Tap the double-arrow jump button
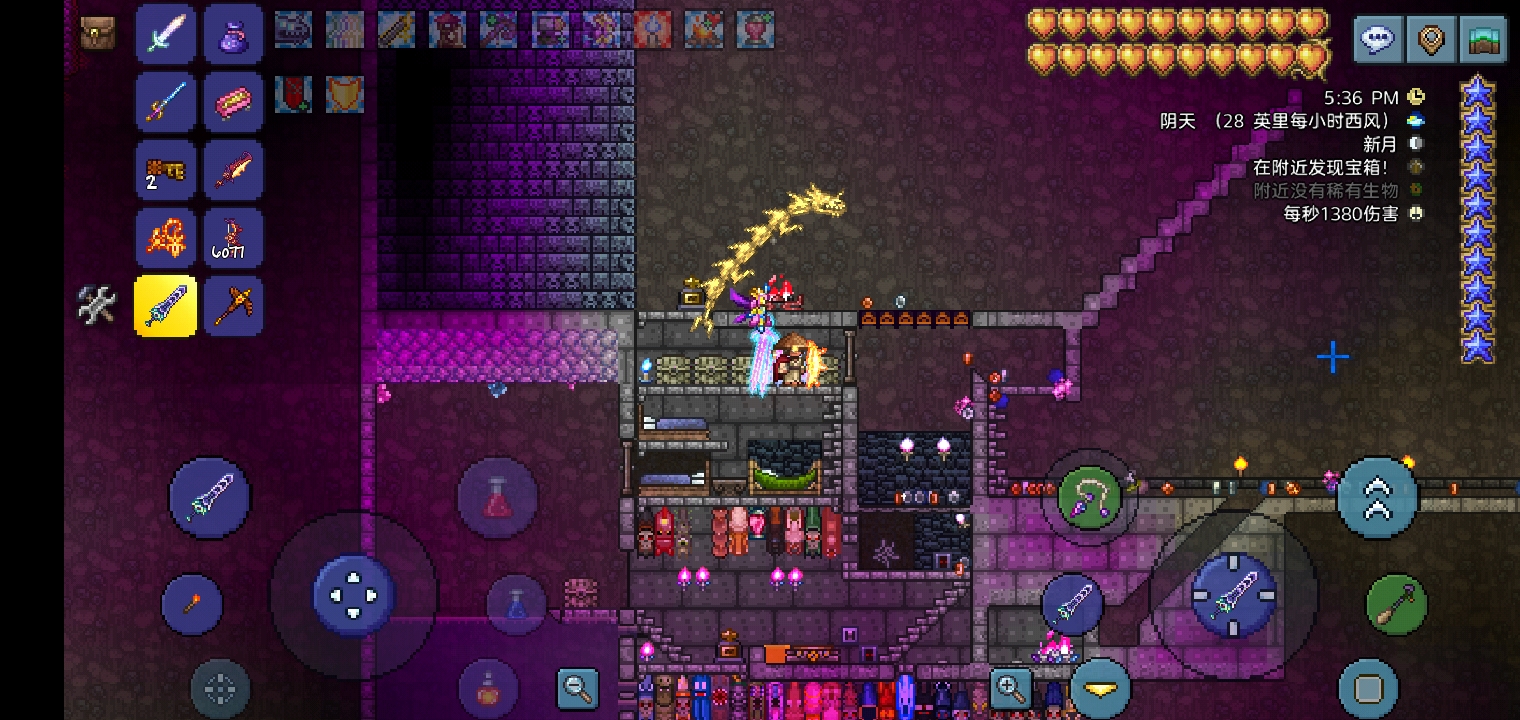 click(1377, 497)
